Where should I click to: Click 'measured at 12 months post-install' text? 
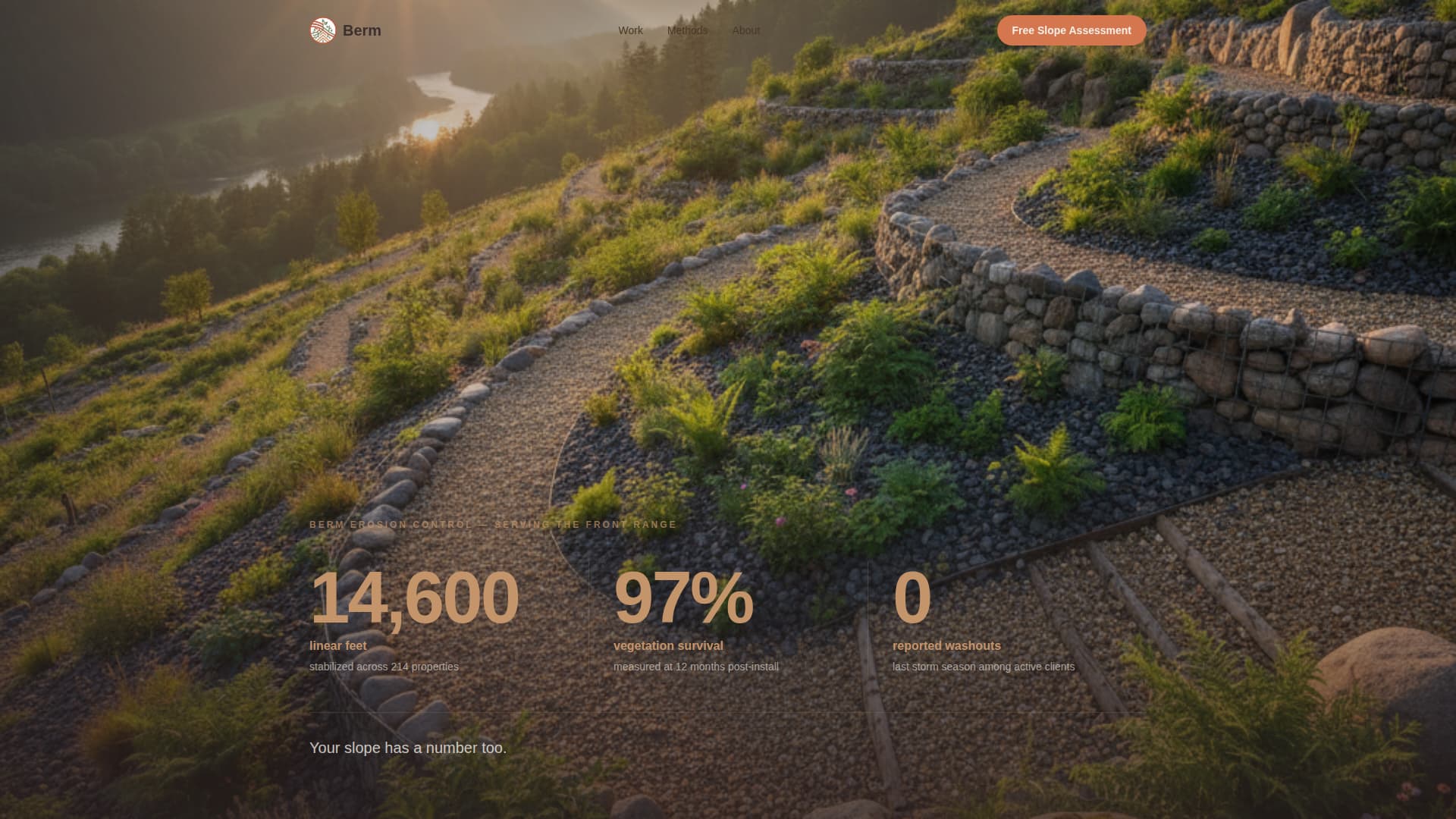(x=695, y=667)
